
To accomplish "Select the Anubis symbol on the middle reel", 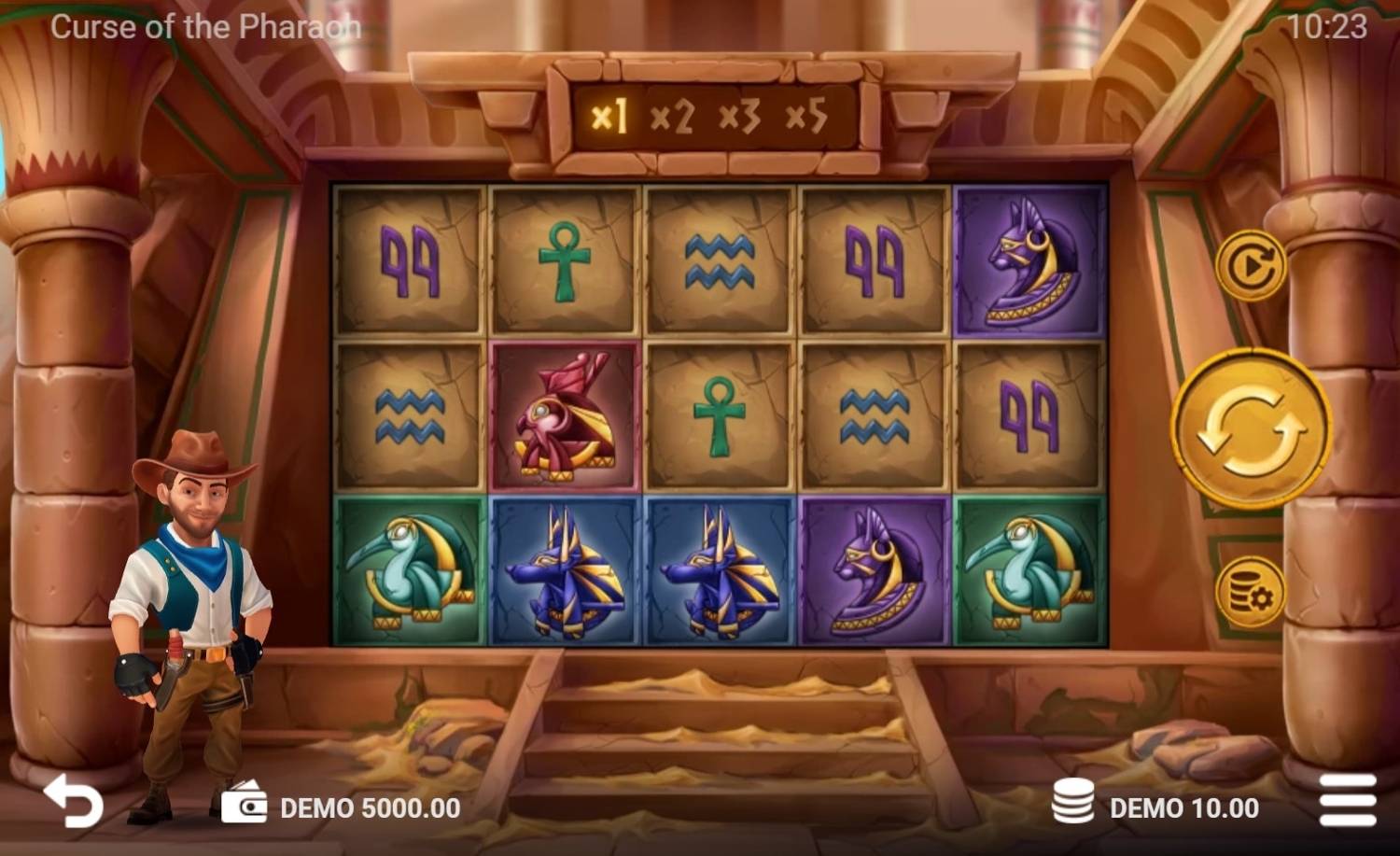I will pyautogui.click(x=717, y=569).
